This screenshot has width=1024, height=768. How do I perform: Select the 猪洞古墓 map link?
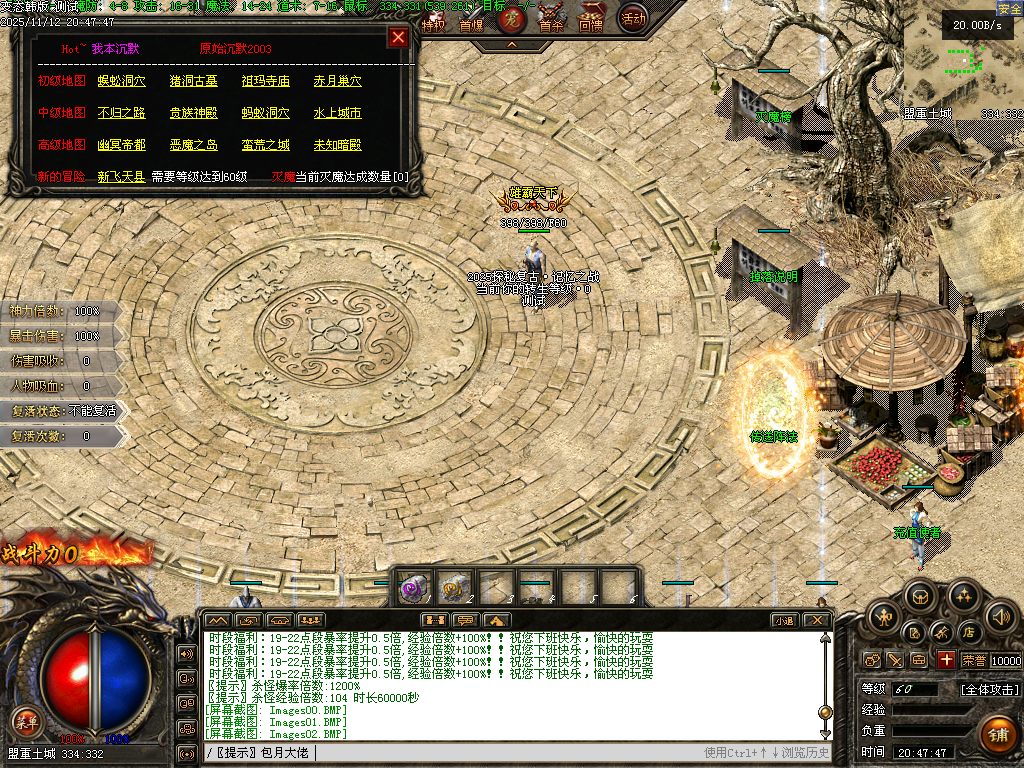click(194, 81)
